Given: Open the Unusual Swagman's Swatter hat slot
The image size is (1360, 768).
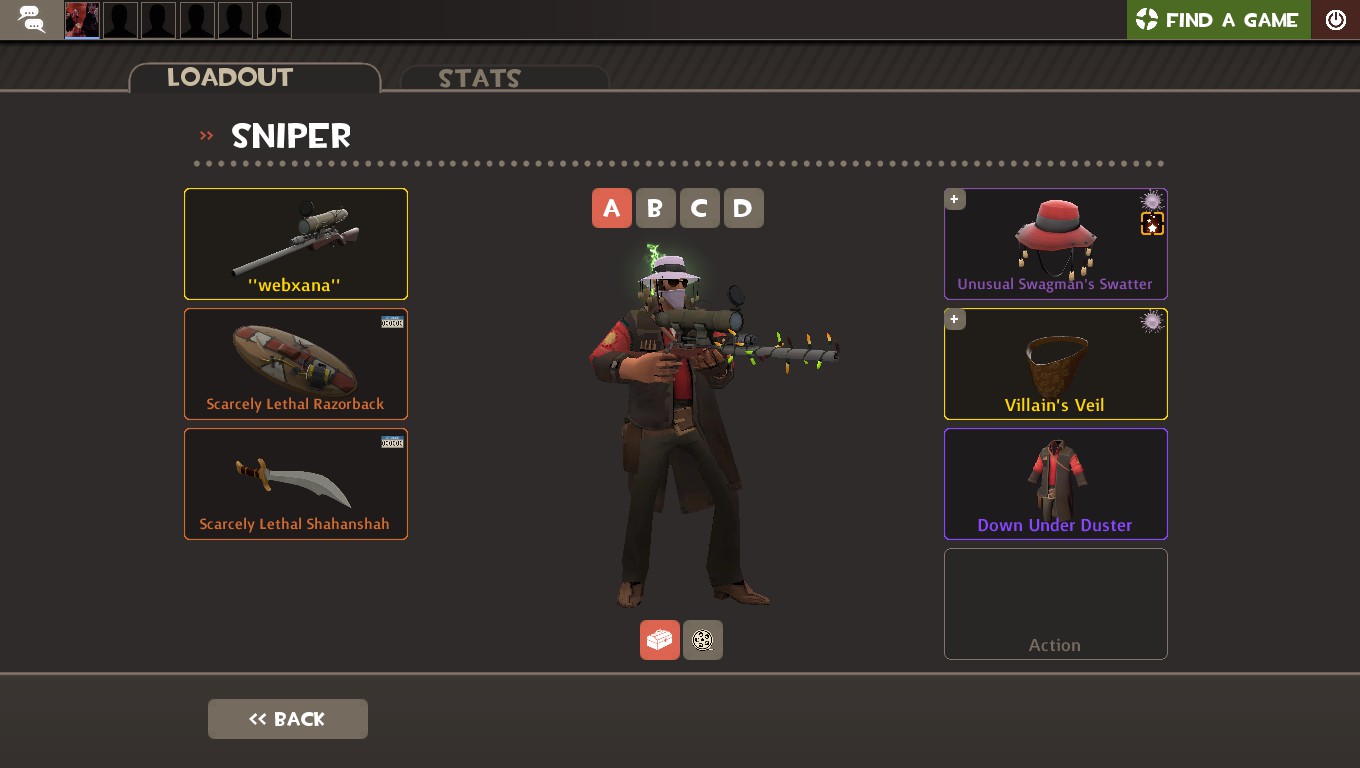Looking at the screenshot, I should pos(1056,244).
